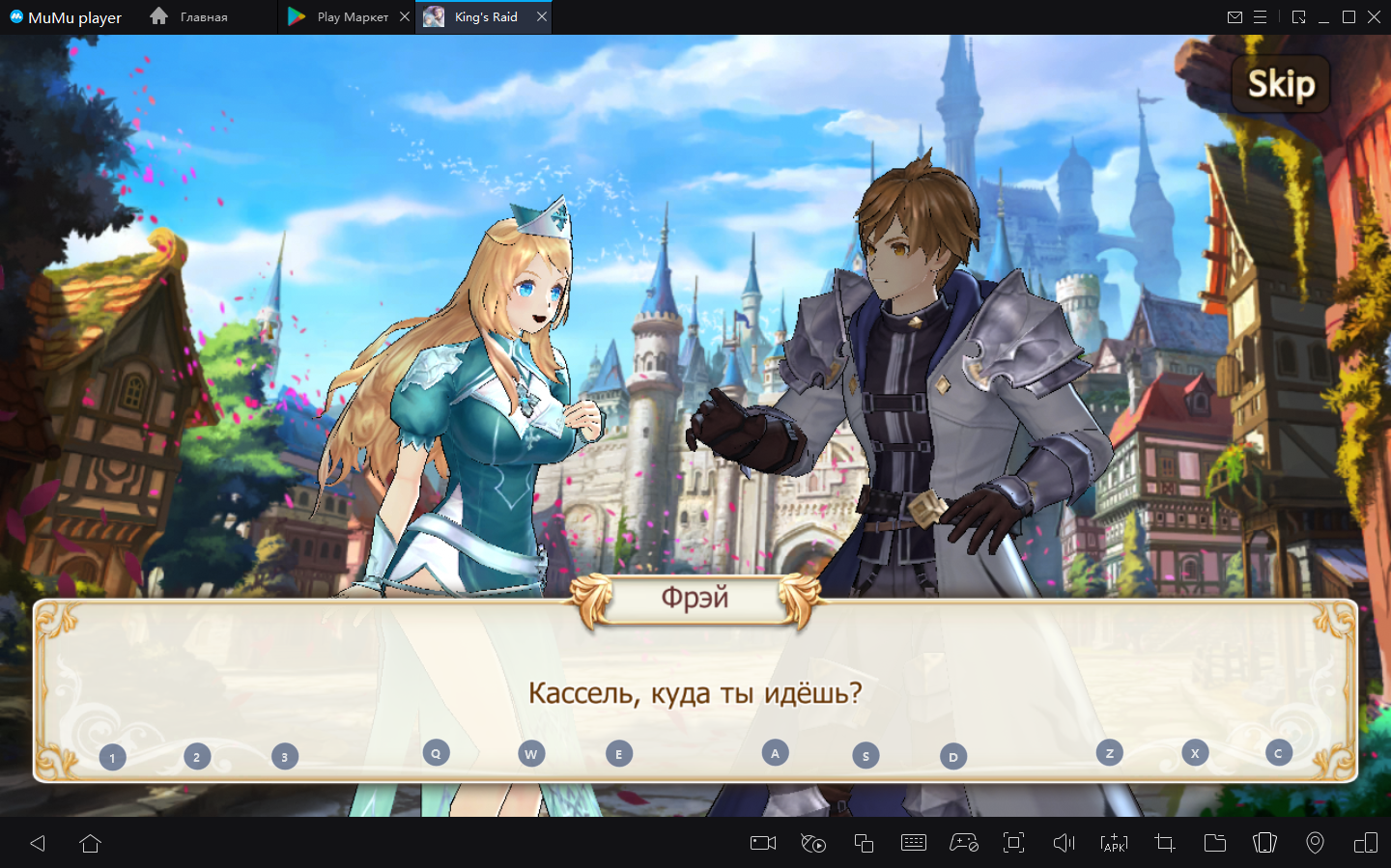Image resolution: width=1391 pixels, height=868 pixels.
Task: Toggle the fullscreen toolbar button
Action: pos(1013,843)
